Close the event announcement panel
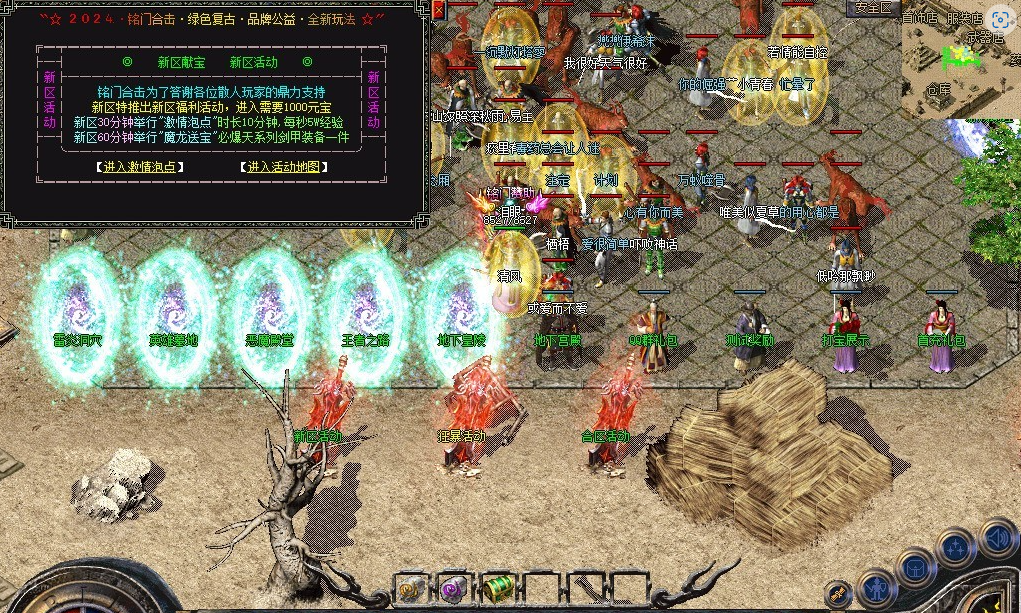 coord(438,9)
